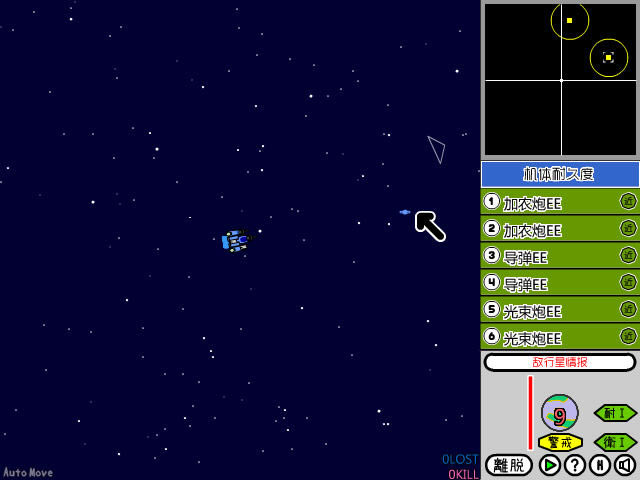
Task: Hit the green play arrow button
Action: coord(549,465)
